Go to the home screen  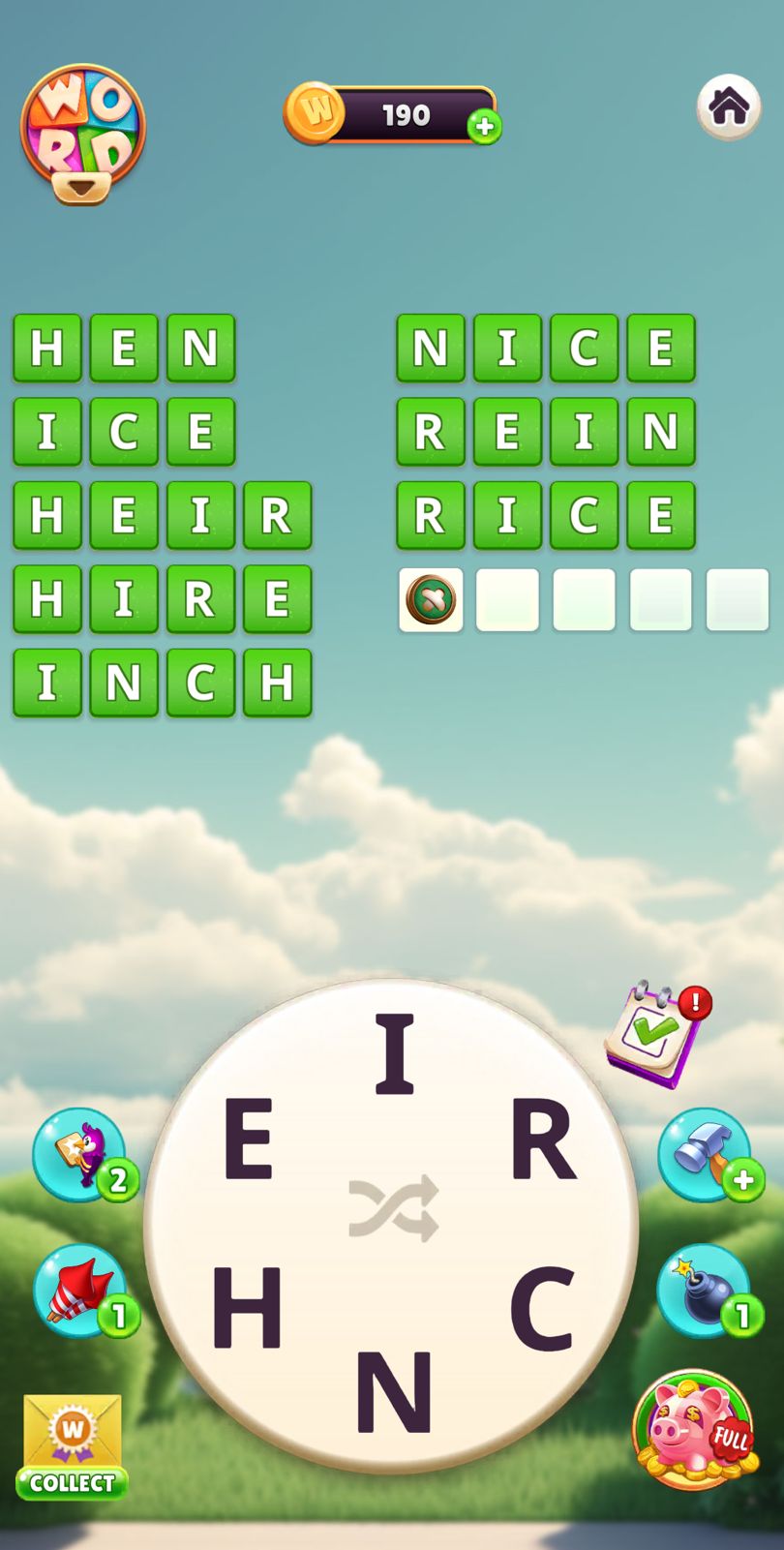[728, 106]
